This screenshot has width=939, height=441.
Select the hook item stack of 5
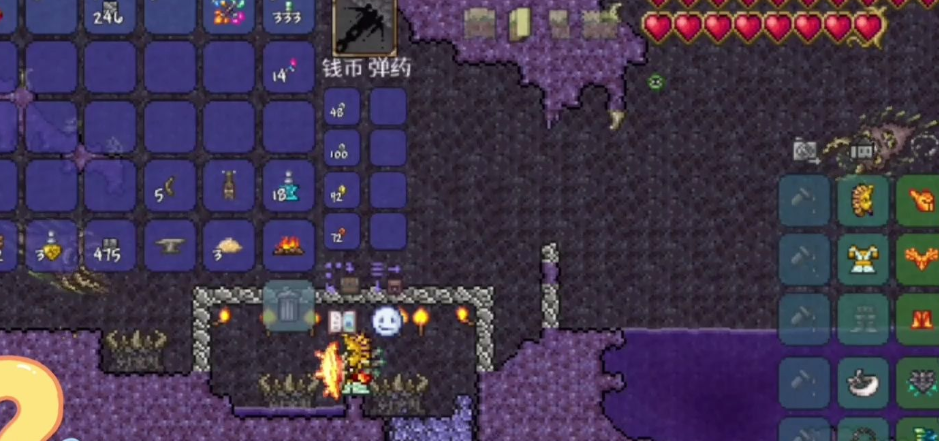tap(170, 187)
